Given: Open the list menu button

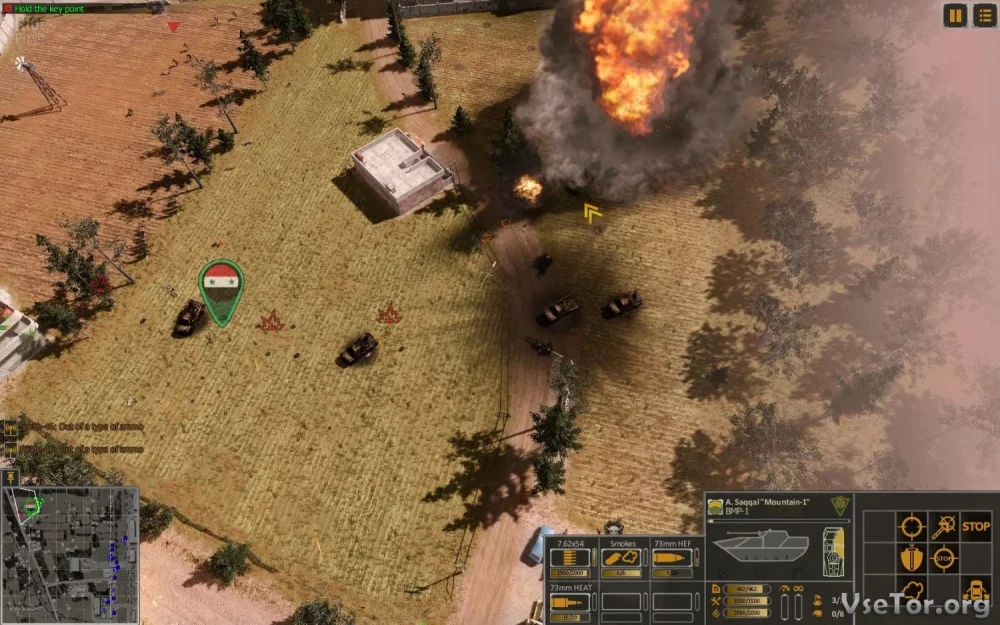Looking at the screenshot, I should click(x=984, y=15).
